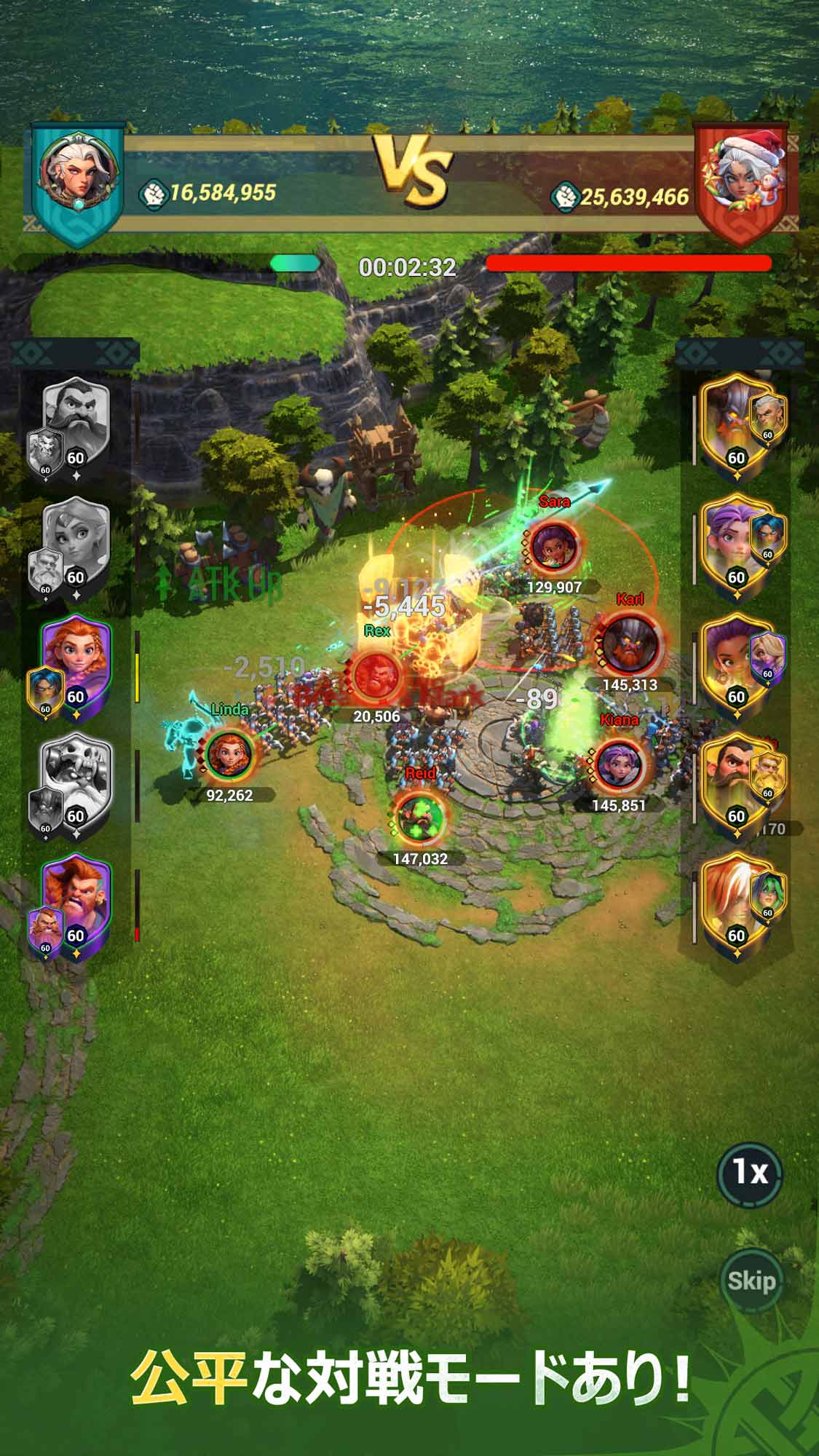
Task: Click Reid's green unit portrait marker
Action: coord(420,815)
